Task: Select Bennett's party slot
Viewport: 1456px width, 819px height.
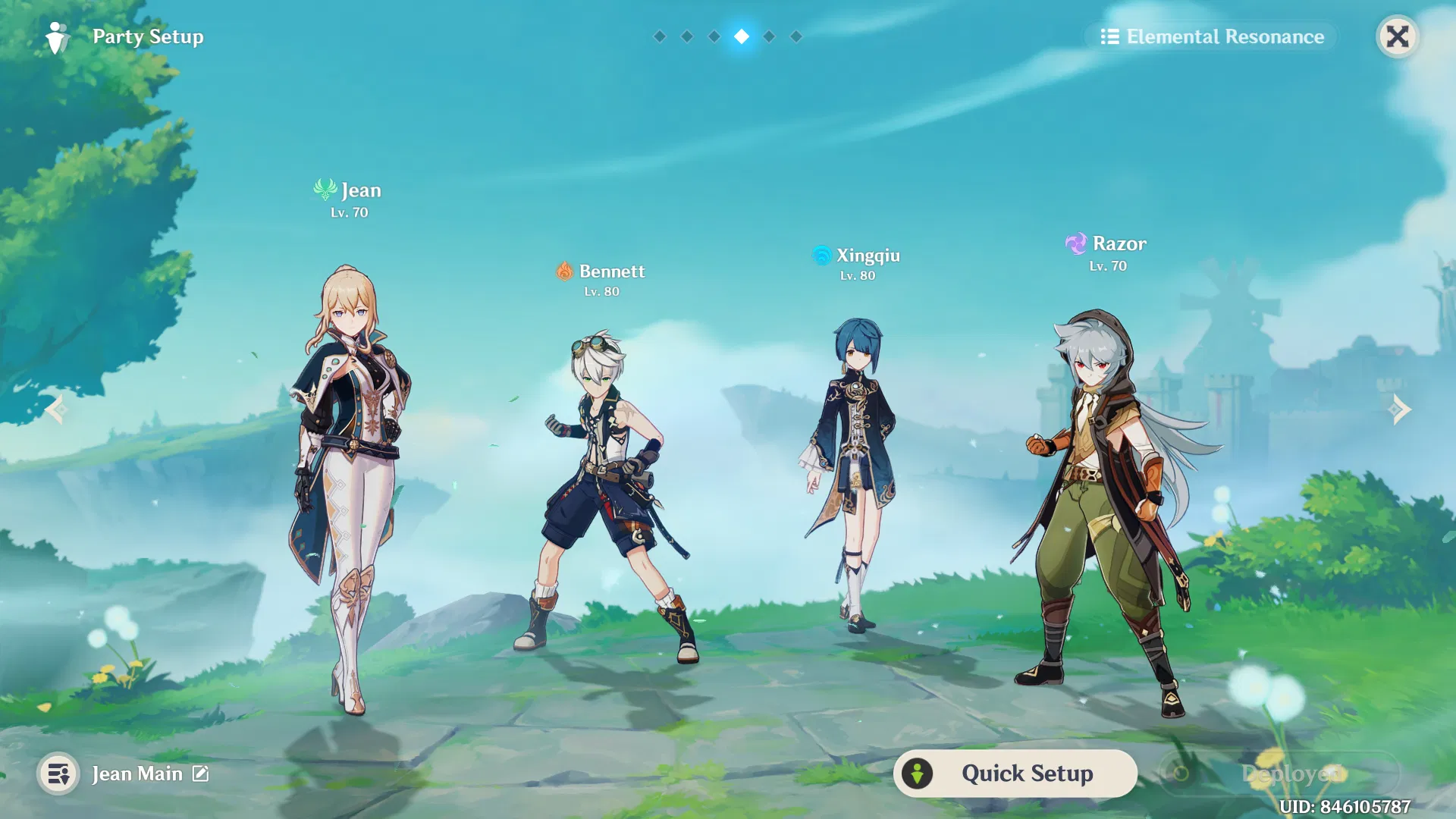Action: click(607, 493)
